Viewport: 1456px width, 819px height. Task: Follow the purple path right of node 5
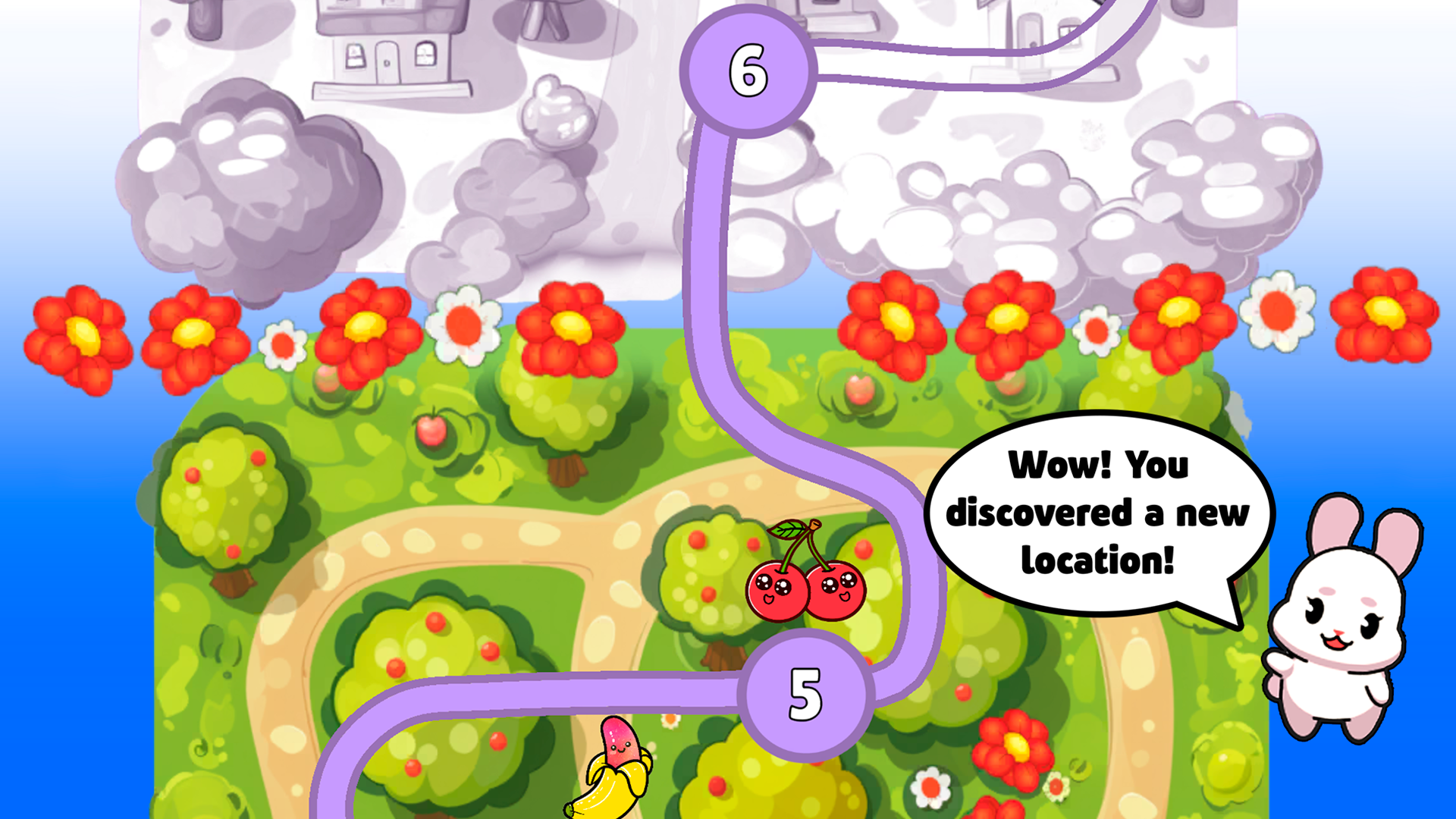pos(918,622)
